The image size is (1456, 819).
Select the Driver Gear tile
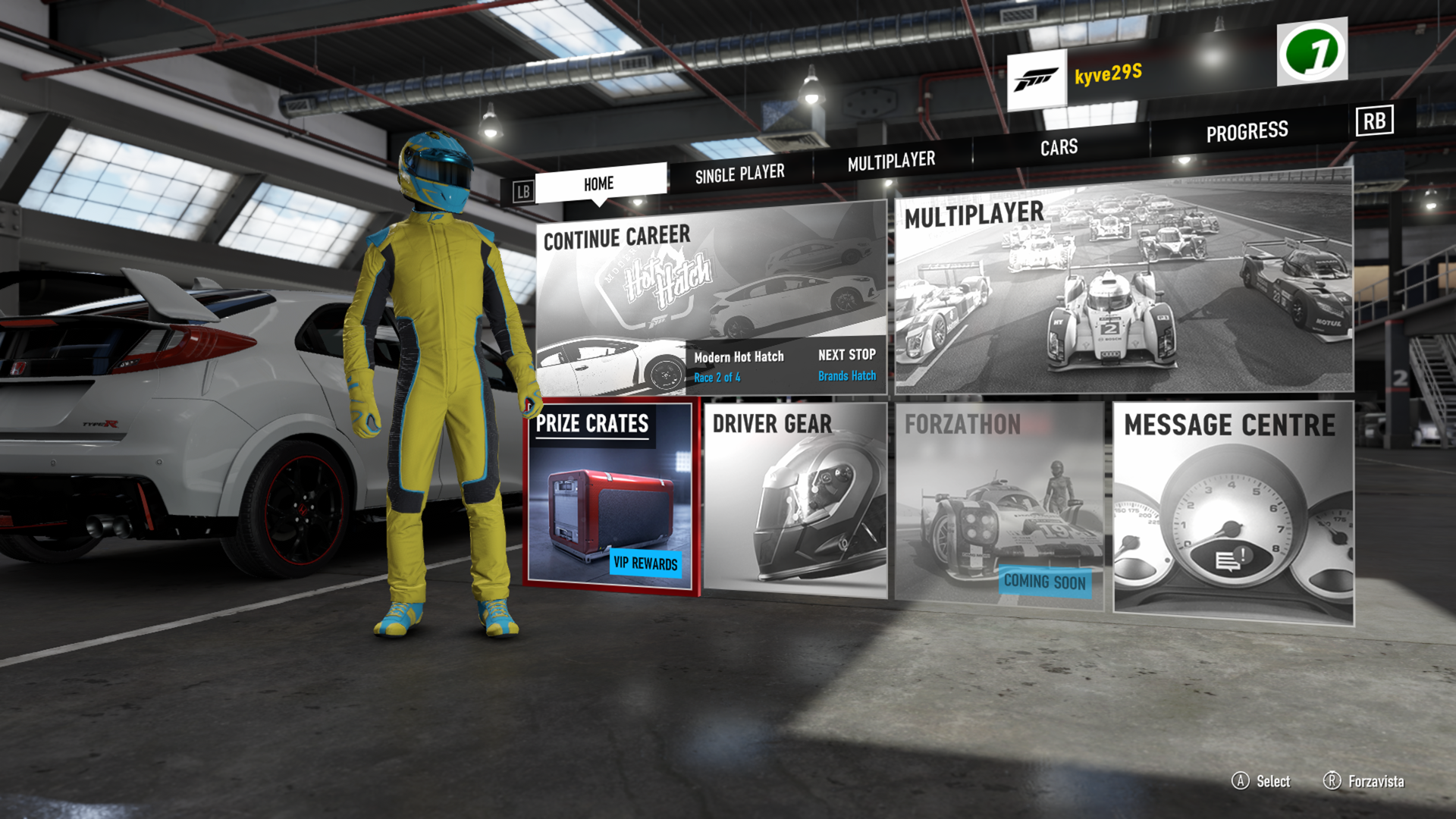coord(795,500)
